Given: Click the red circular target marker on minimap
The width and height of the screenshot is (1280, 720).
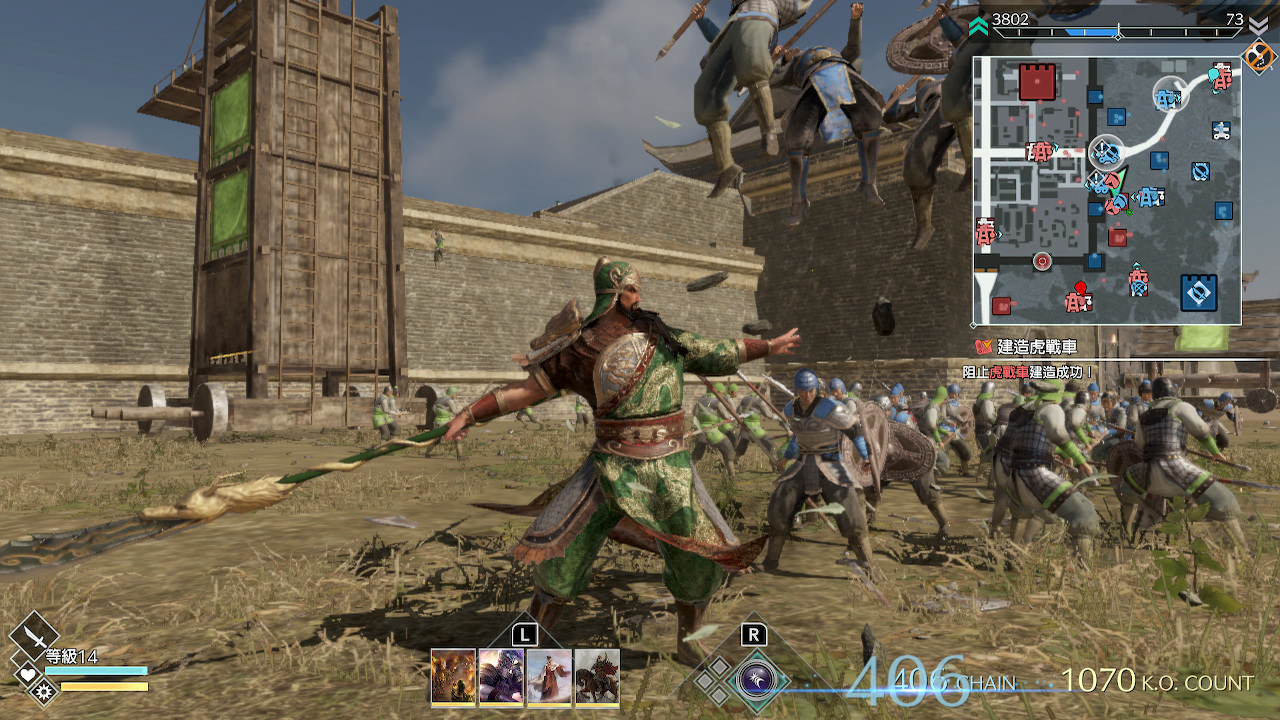Looking at the screenshot, I should (1042, 262).
